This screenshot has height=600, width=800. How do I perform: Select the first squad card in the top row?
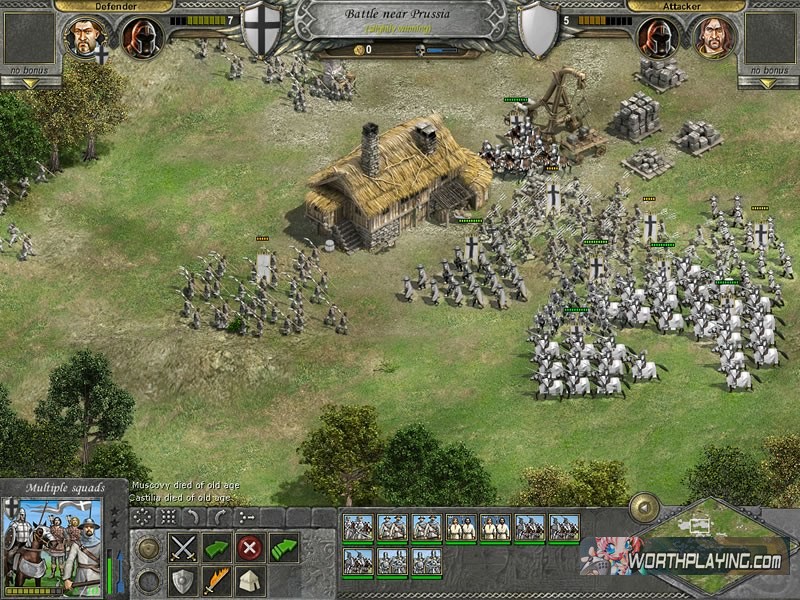[359, 528]
